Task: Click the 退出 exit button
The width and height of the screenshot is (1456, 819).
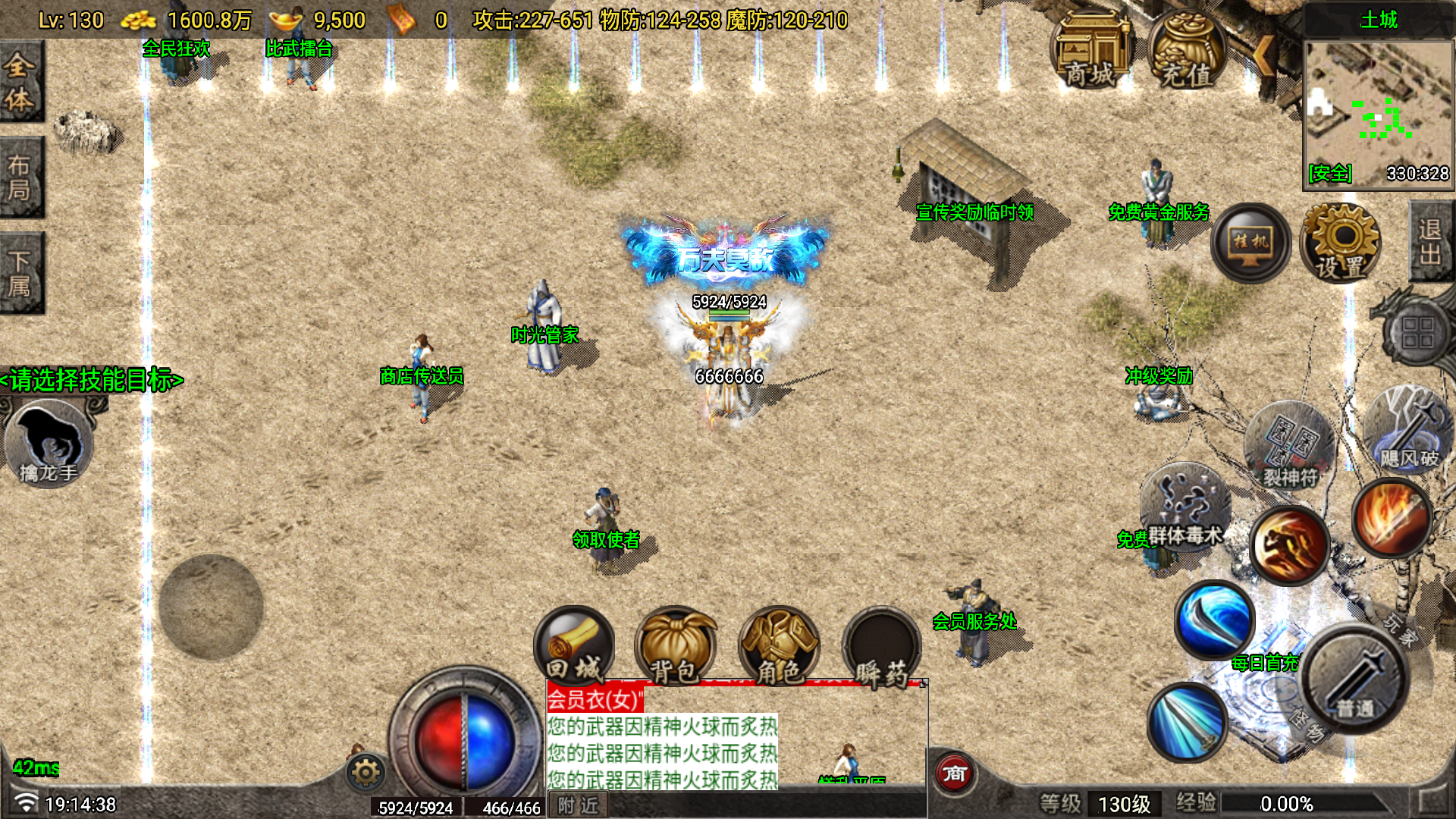Action: (x=1432, y=241)
